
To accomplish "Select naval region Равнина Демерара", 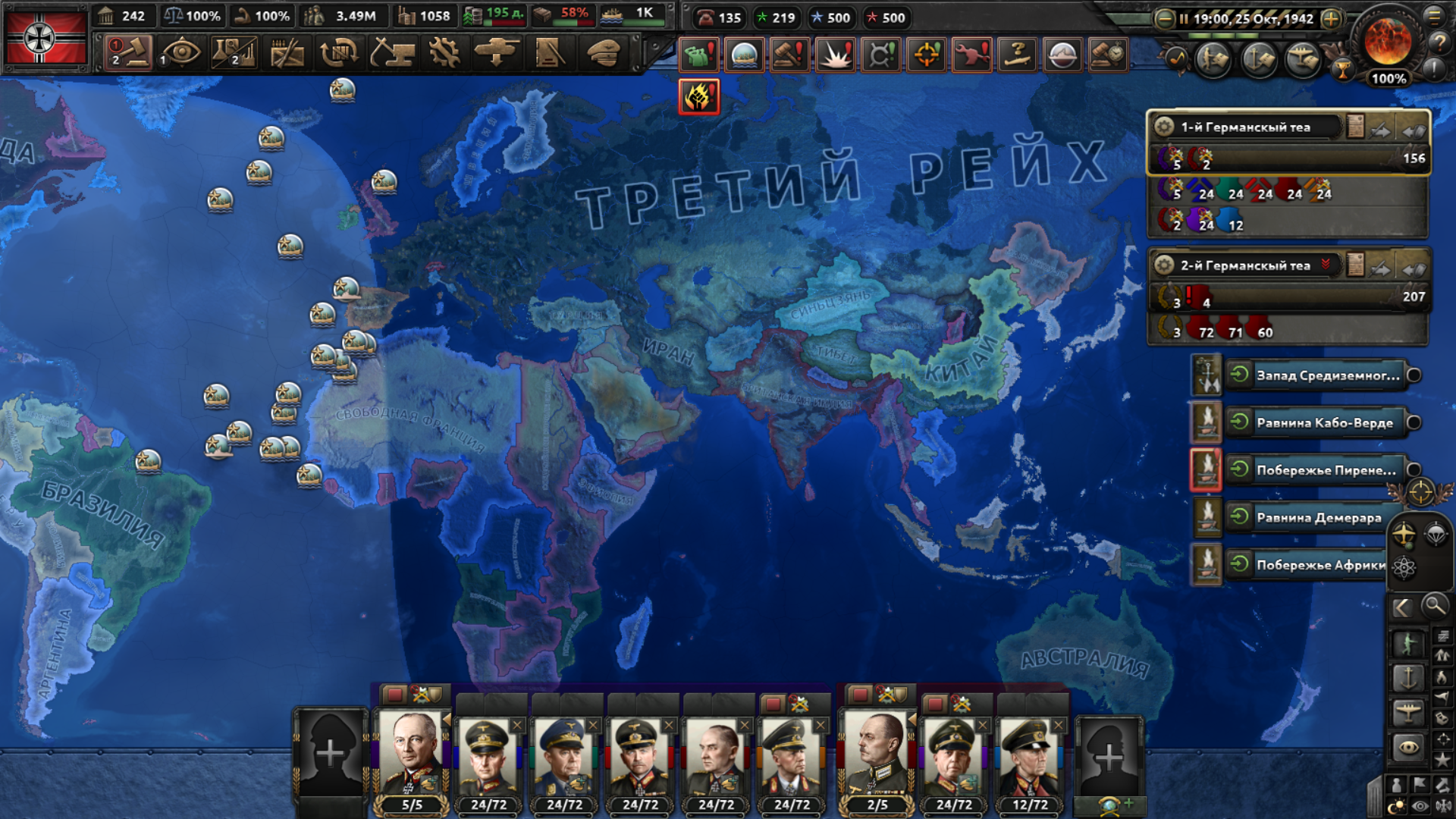I will (x=1319, y=518).
